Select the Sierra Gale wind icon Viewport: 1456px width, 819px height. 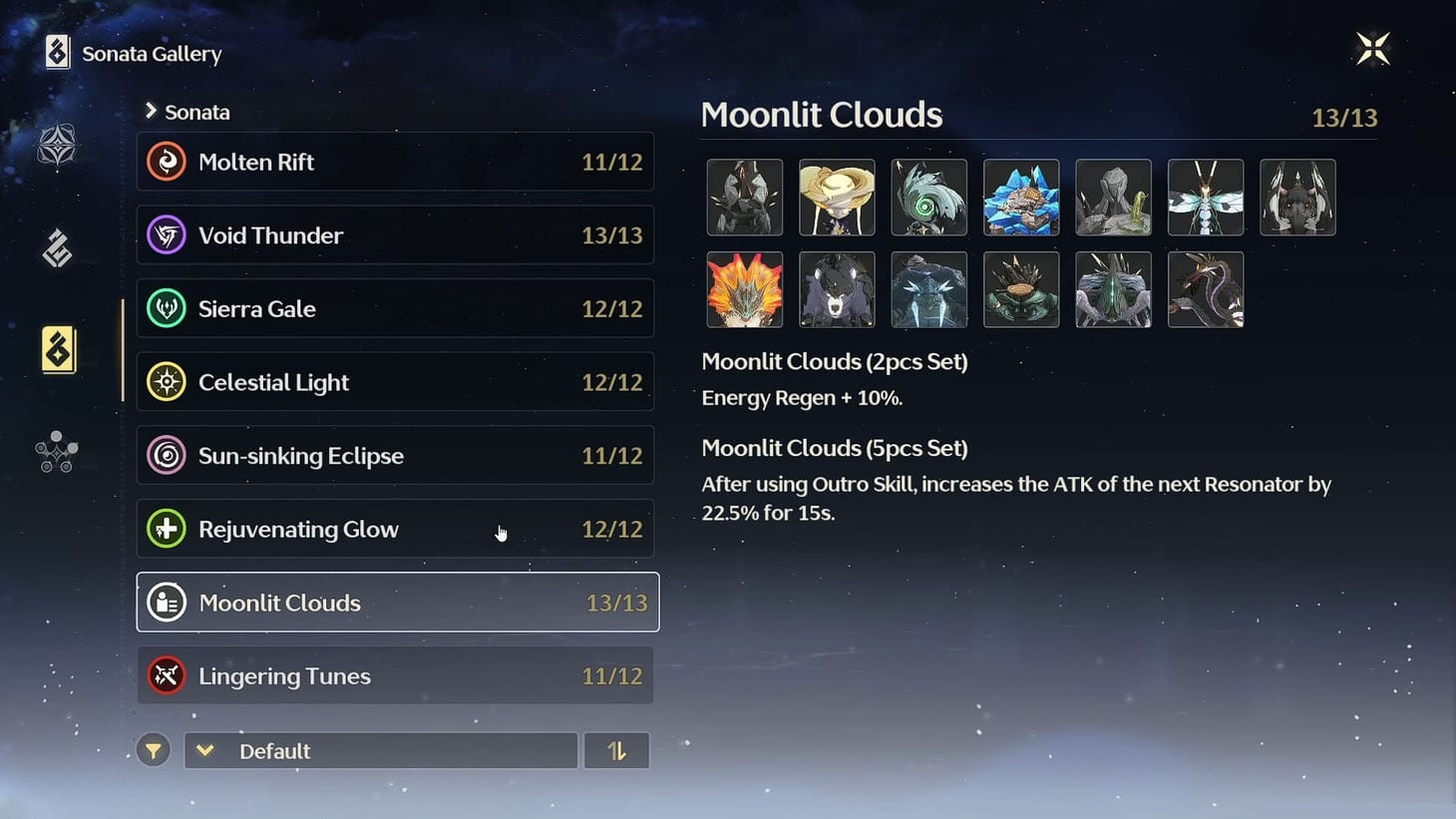[166, 308]
